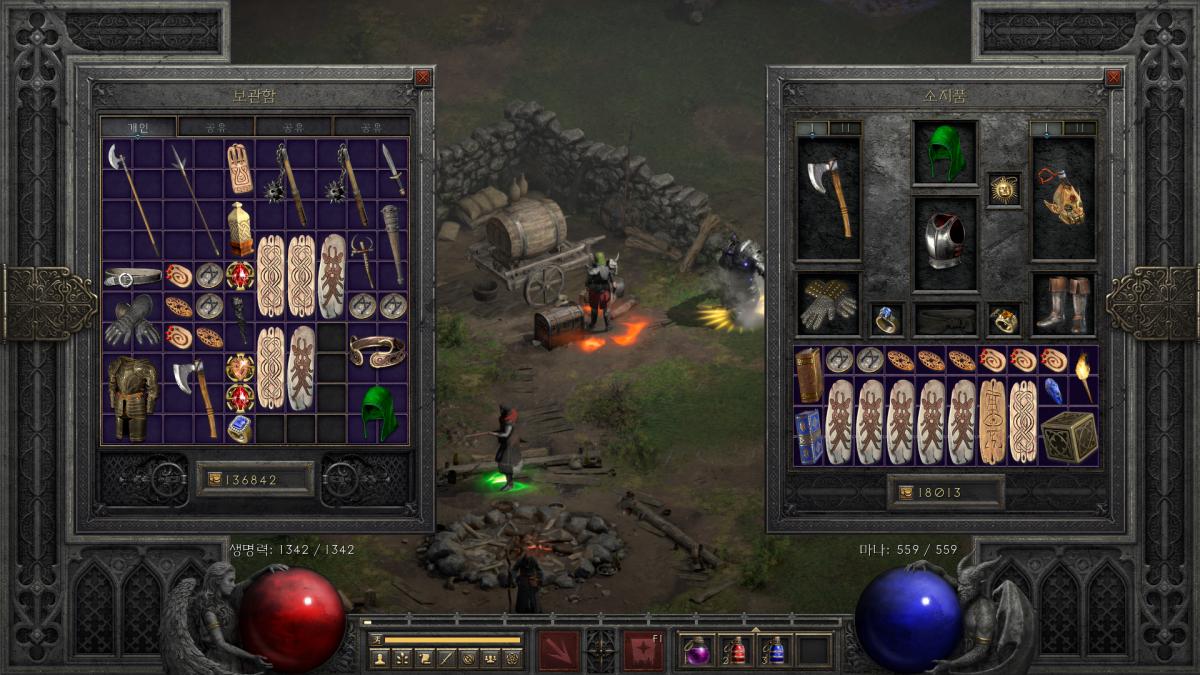Open the right-click skill with F1 label
Image resolution: width=1200 pixels, height=675 pixels.
tap(643, 650)
